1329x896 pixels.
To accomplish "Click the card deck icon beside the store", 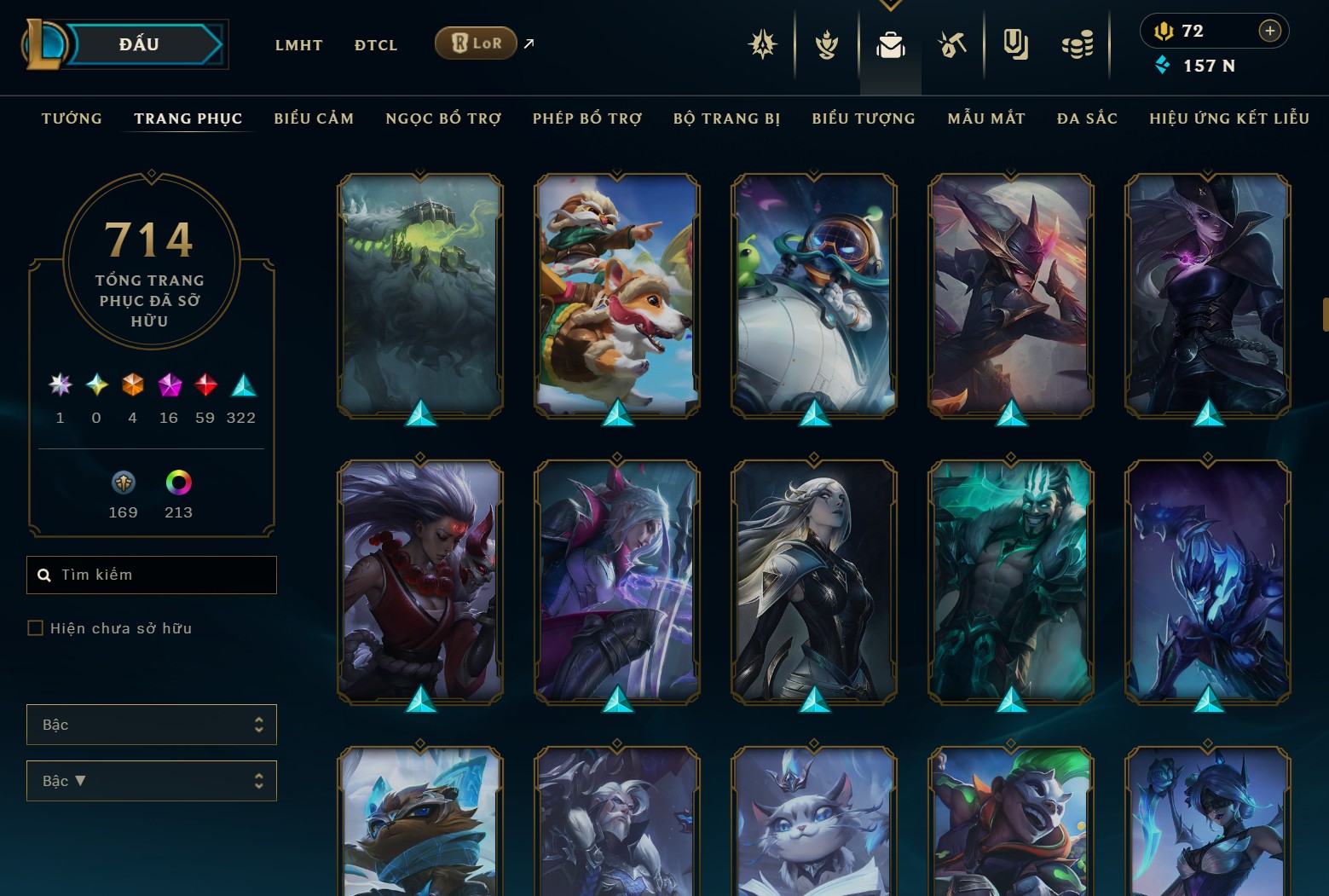I will [x=1014, y=44].
